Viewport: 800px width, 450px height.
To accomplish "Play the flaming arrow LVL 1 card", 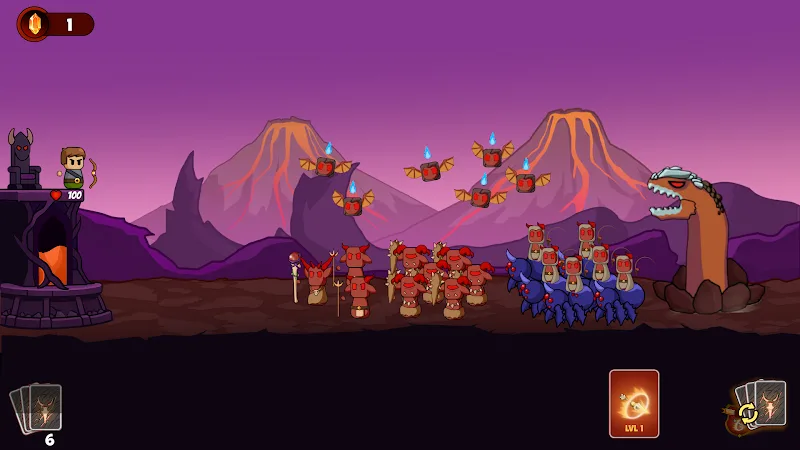I will click(x=634, y=404).
